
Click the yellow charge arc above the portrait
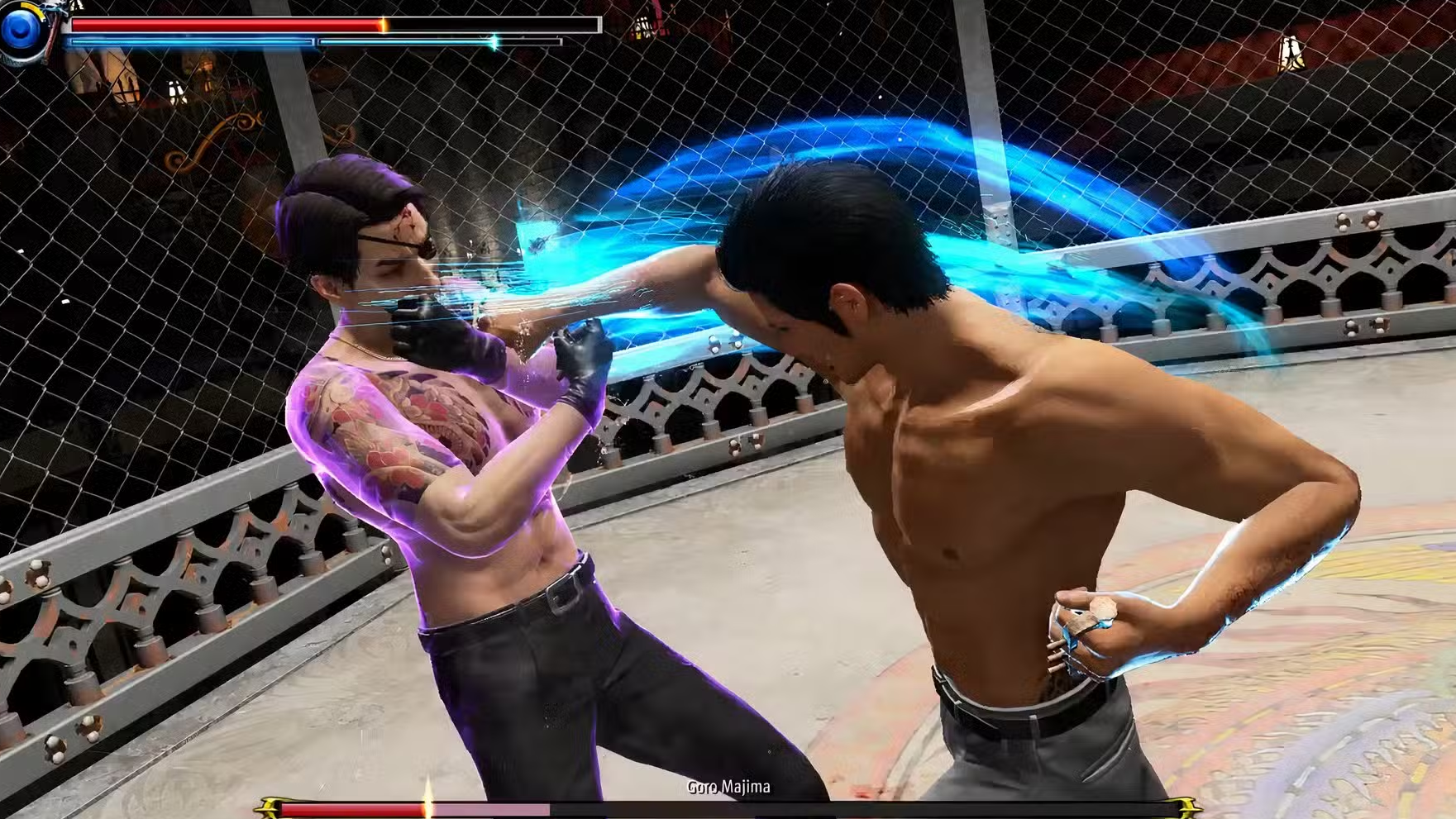[29, 7]
